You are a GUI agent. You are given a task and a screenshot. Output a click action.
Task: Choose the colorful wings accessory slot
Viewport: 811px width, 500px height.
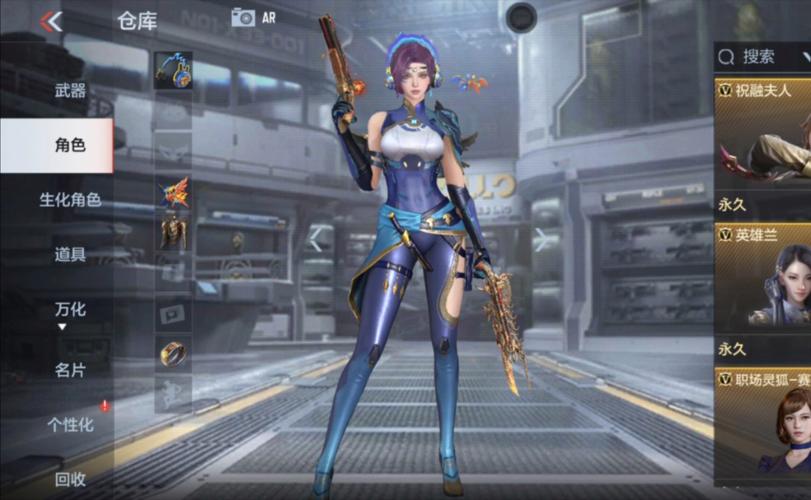point(174,191)
